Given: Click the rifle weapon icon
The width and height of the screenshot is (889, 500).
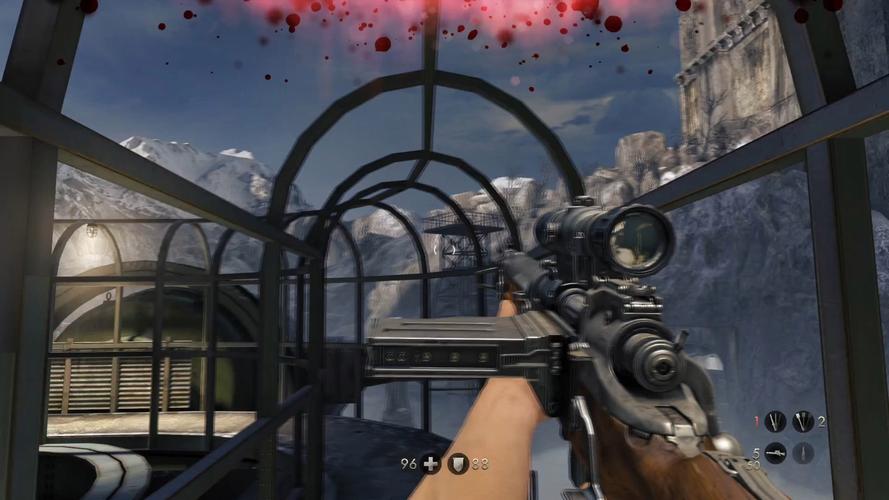Looking at the screenshot, I should point(775,453).
